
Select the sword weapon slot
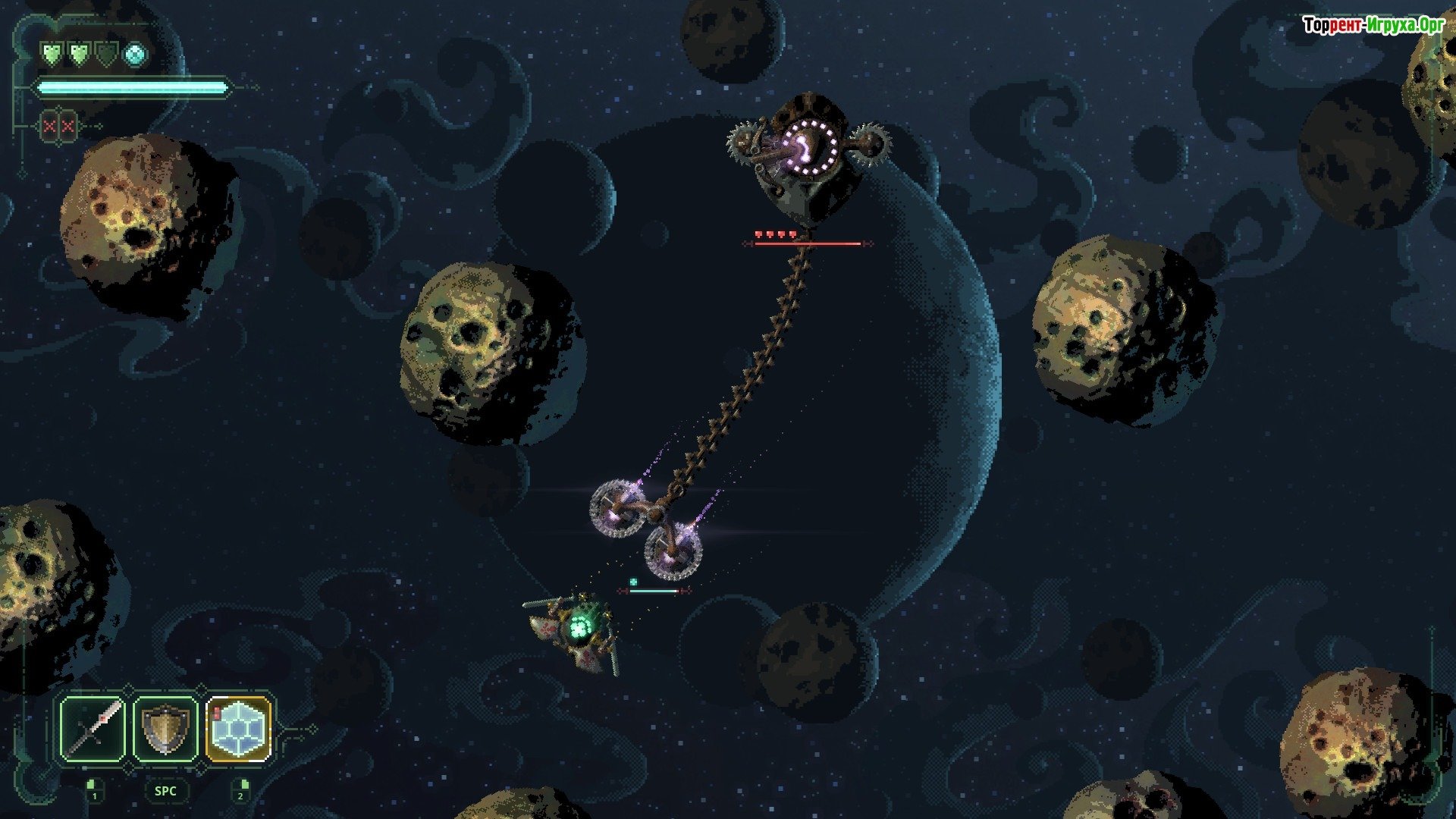click(x=93, y=729)
